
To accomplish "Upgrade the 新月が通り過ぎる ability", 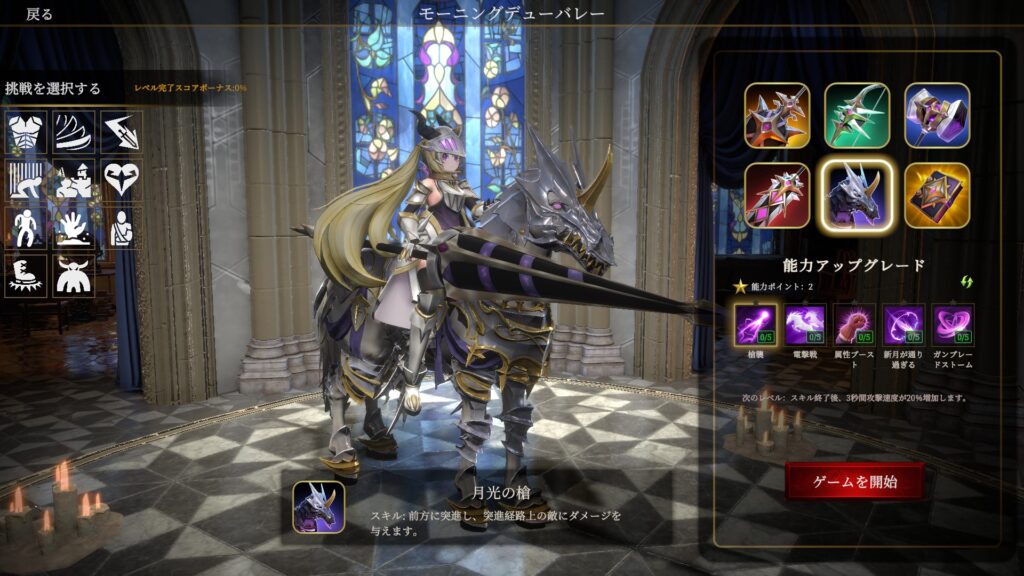I will pos(904,325).
